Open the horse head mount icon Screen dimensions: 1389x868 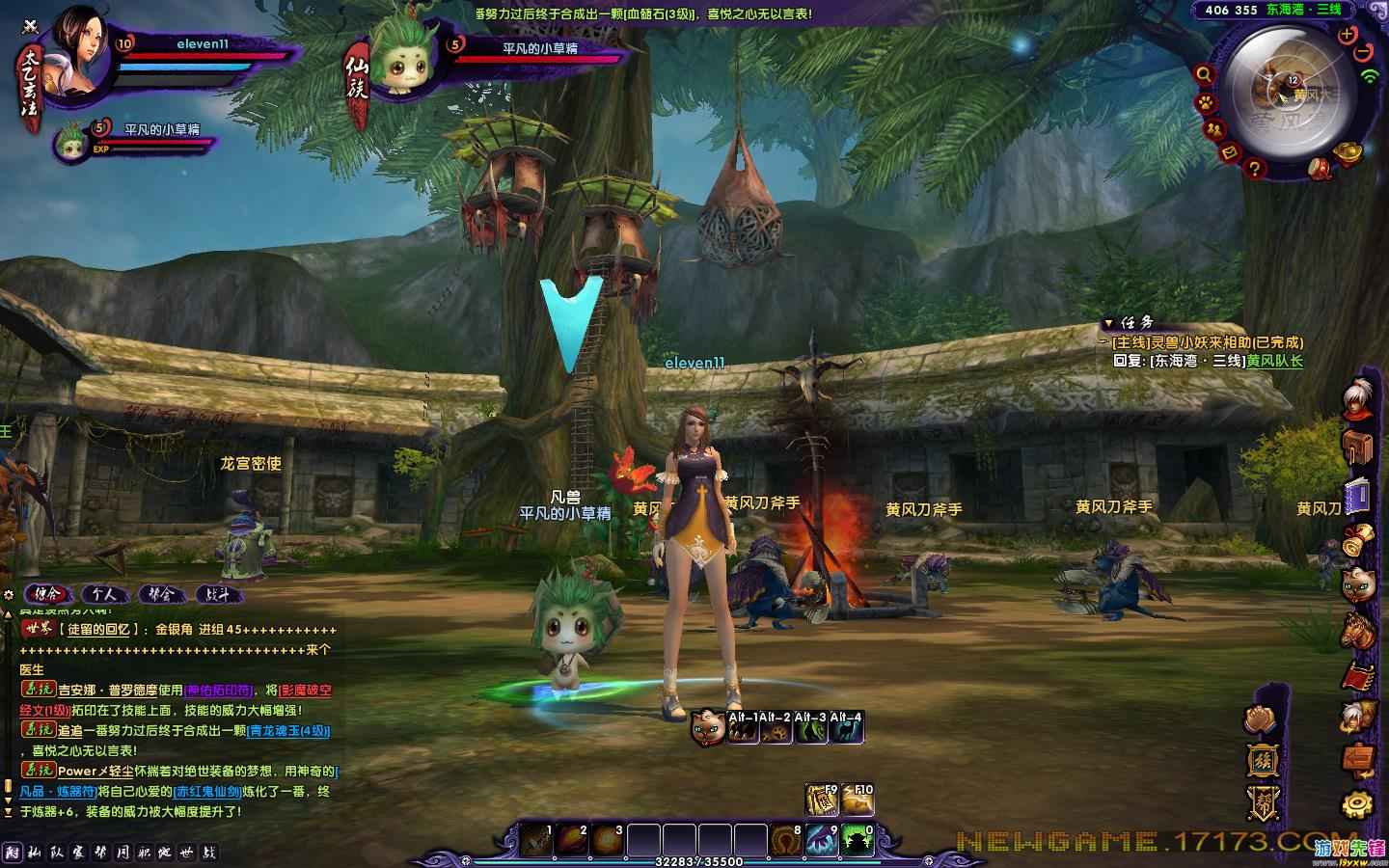[x=1357, y=631]
